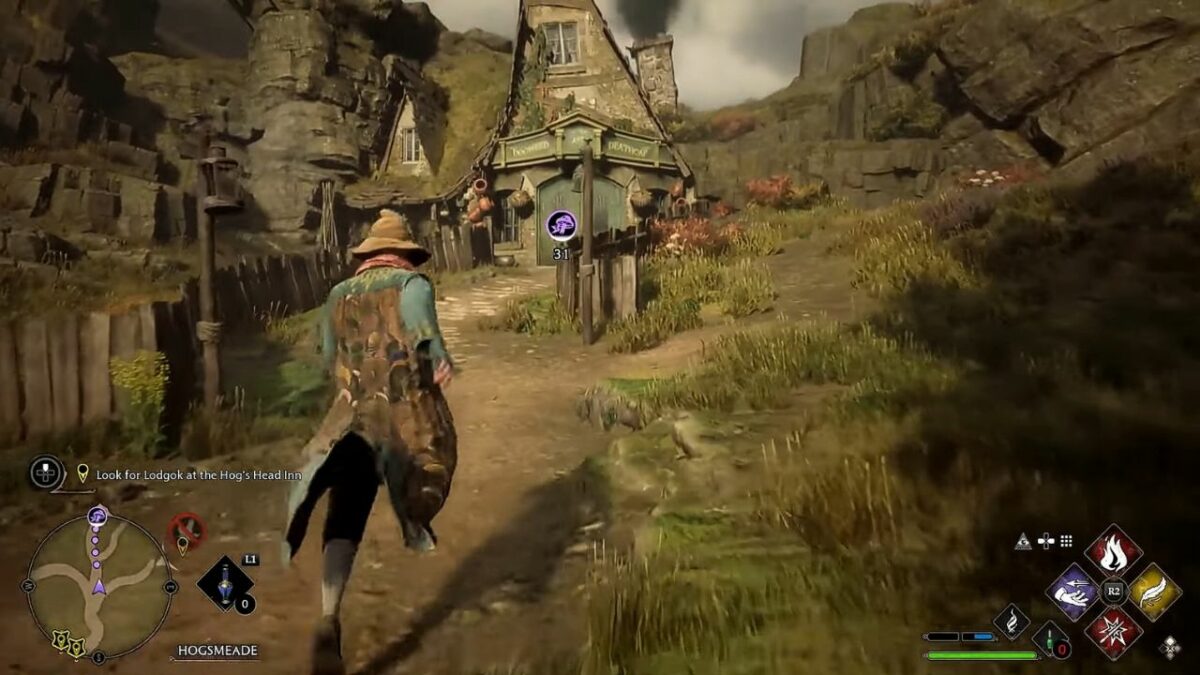Click the red crossed-out marker near the minimap

click(x=185, y=529)
